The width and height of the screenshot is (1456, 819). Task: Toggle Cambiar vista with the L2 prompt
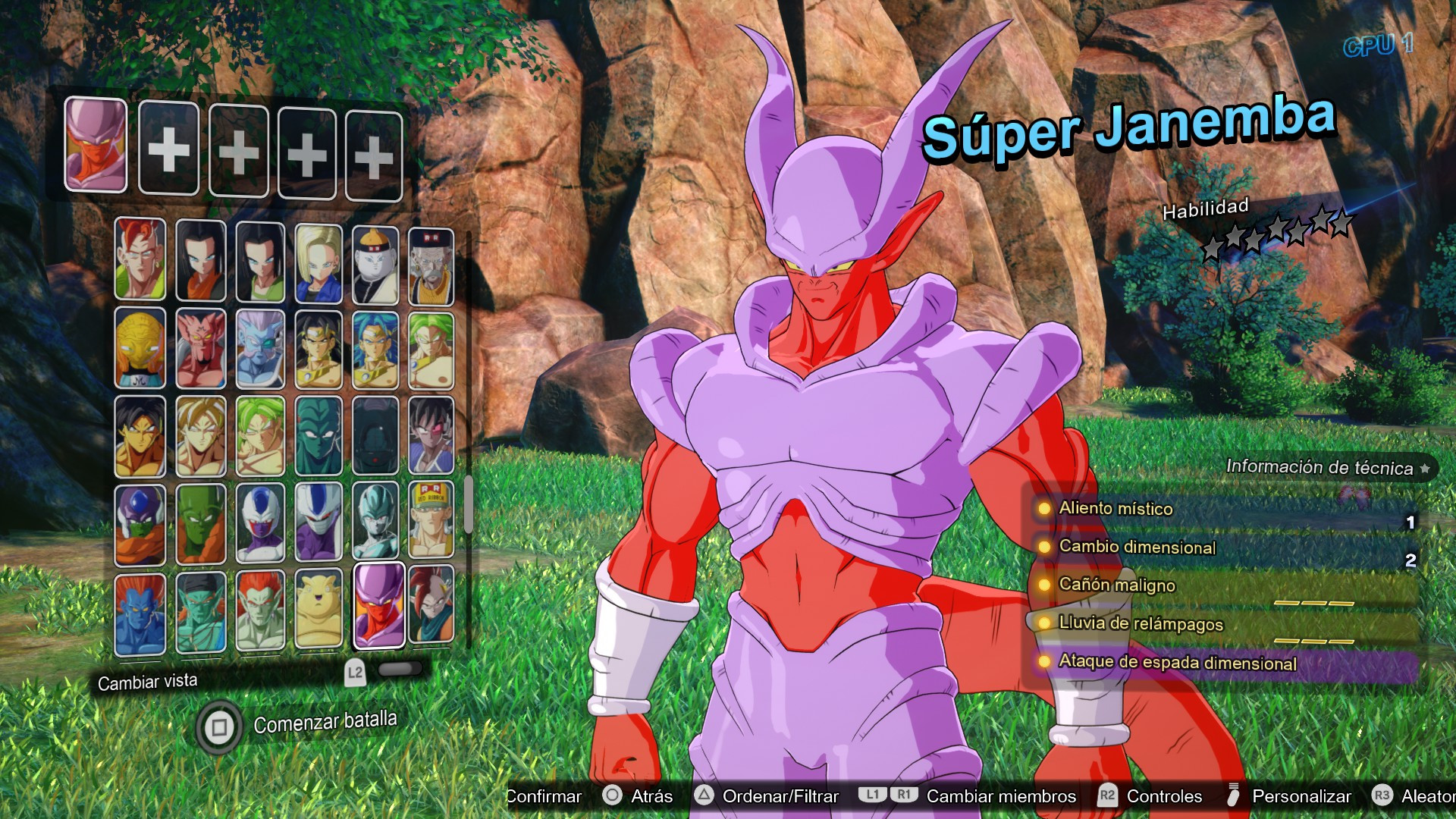pos(356,671)
